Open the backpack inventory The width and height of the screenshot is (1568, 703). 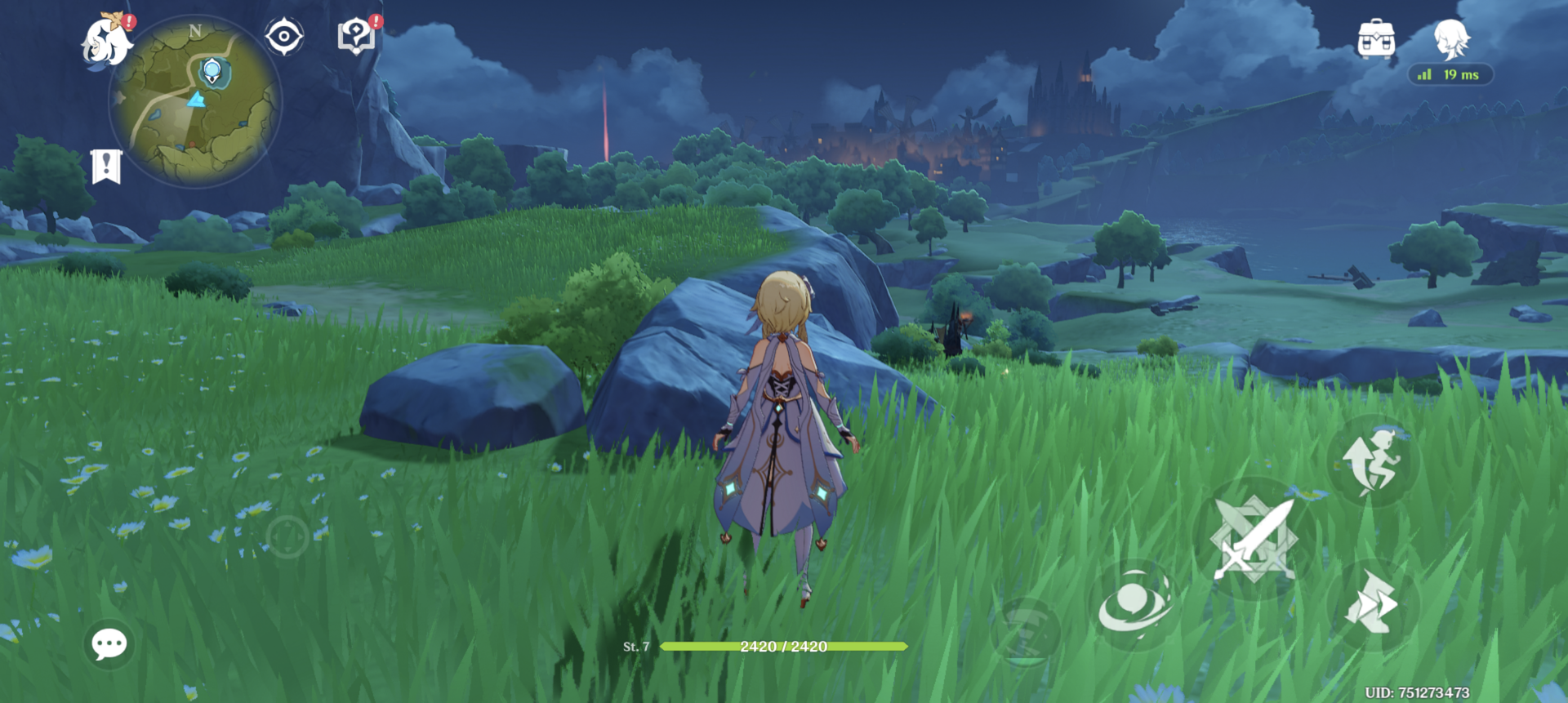click(x=1376, y=38)
